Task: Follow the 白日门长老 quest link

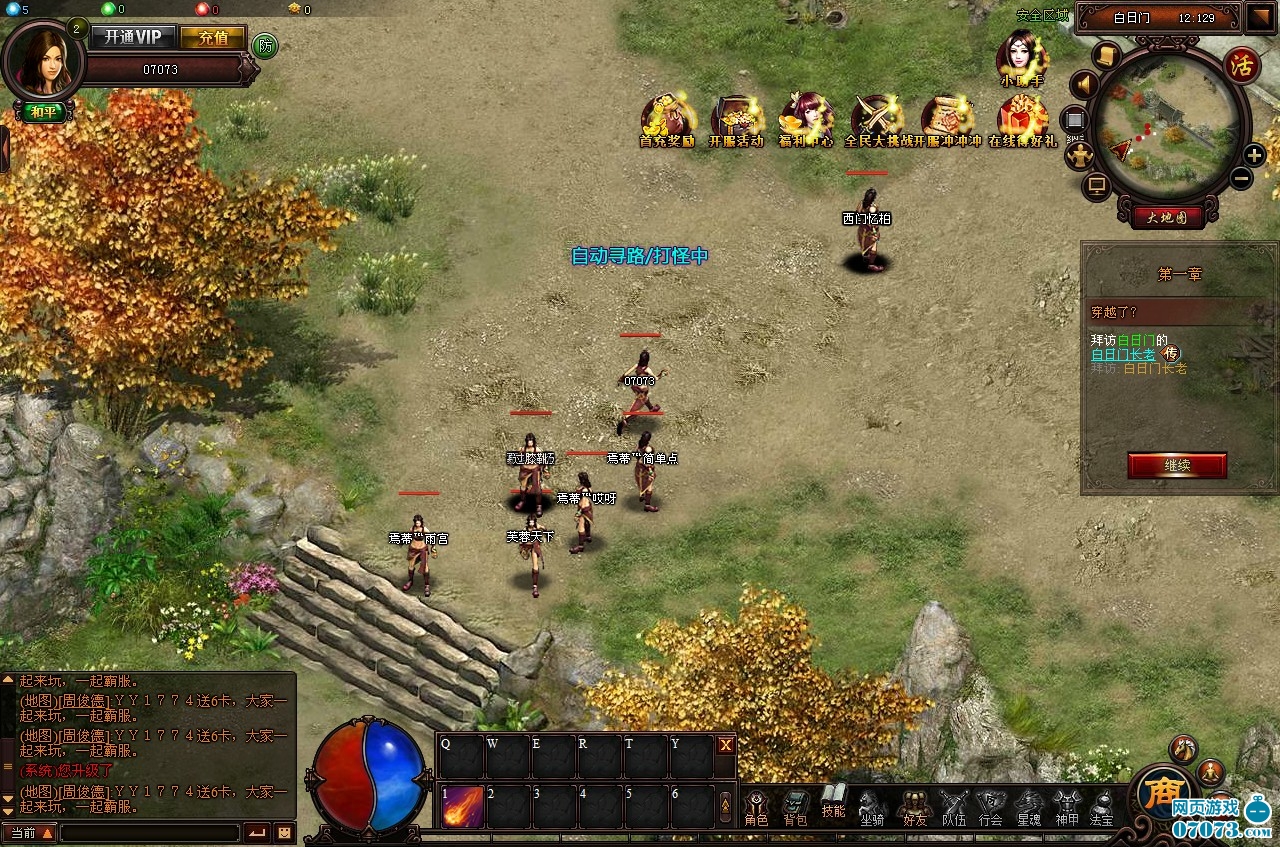Action: (x=1123, y=354)
